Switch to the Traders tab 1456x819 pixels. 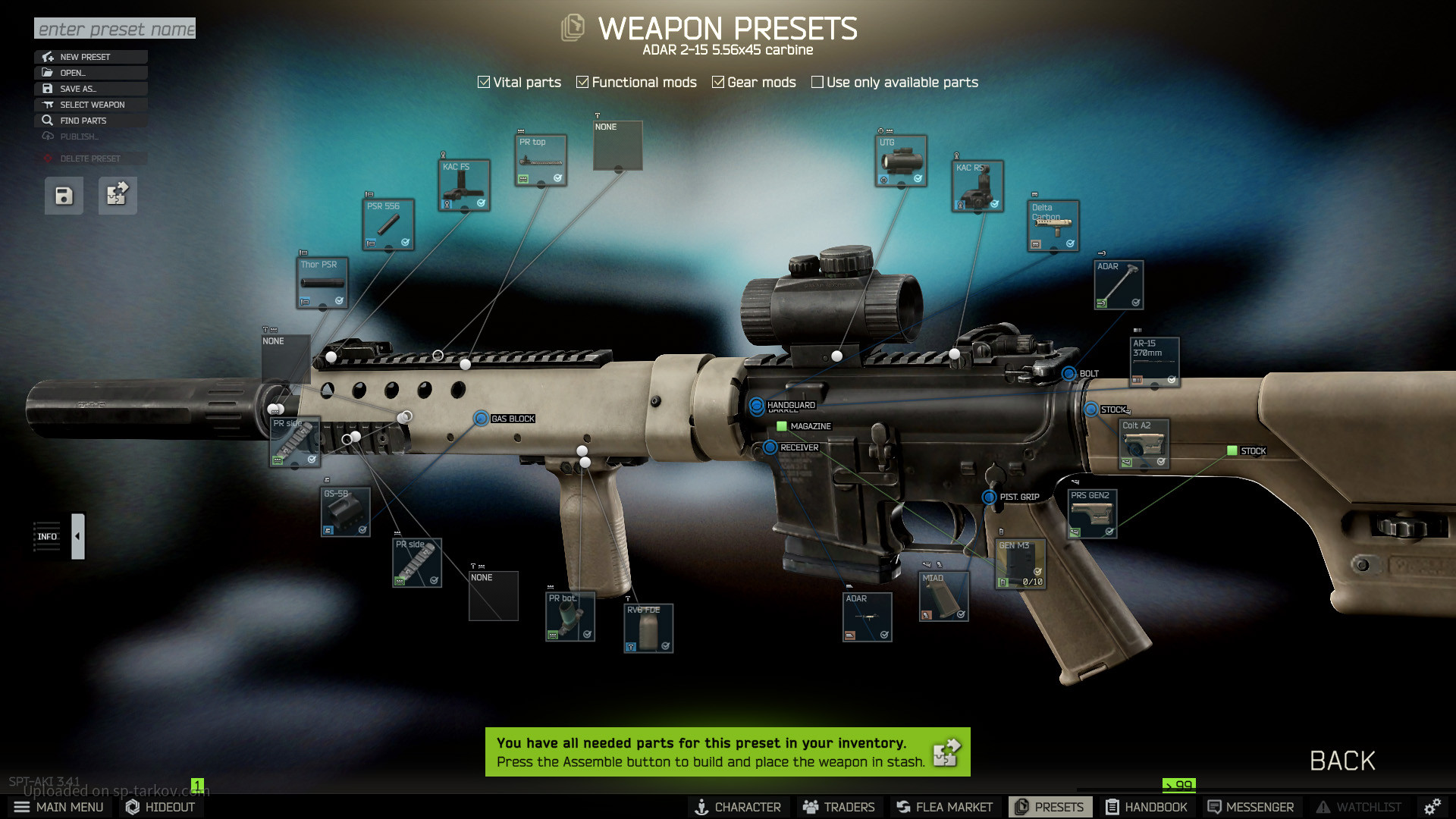[839, 807]
